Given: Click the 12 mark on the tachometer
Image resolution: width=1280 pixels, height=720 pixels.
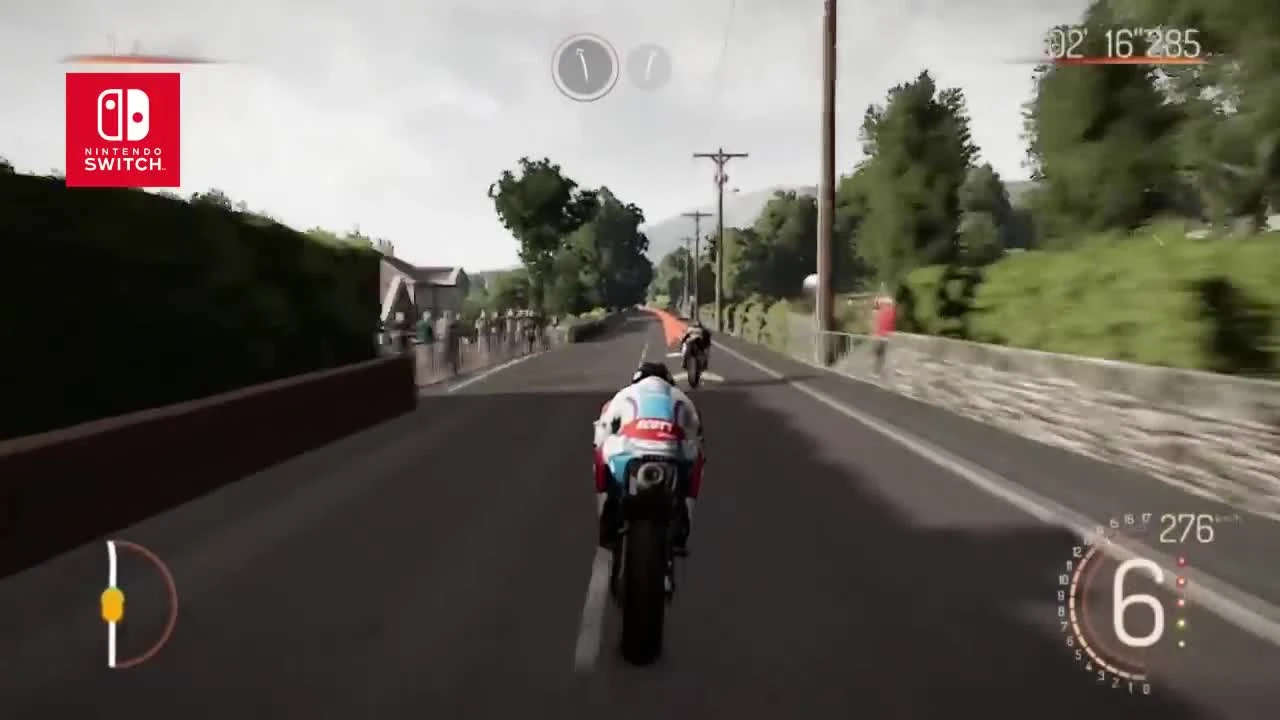Looking at the screenshot, I should point(1077,551).
